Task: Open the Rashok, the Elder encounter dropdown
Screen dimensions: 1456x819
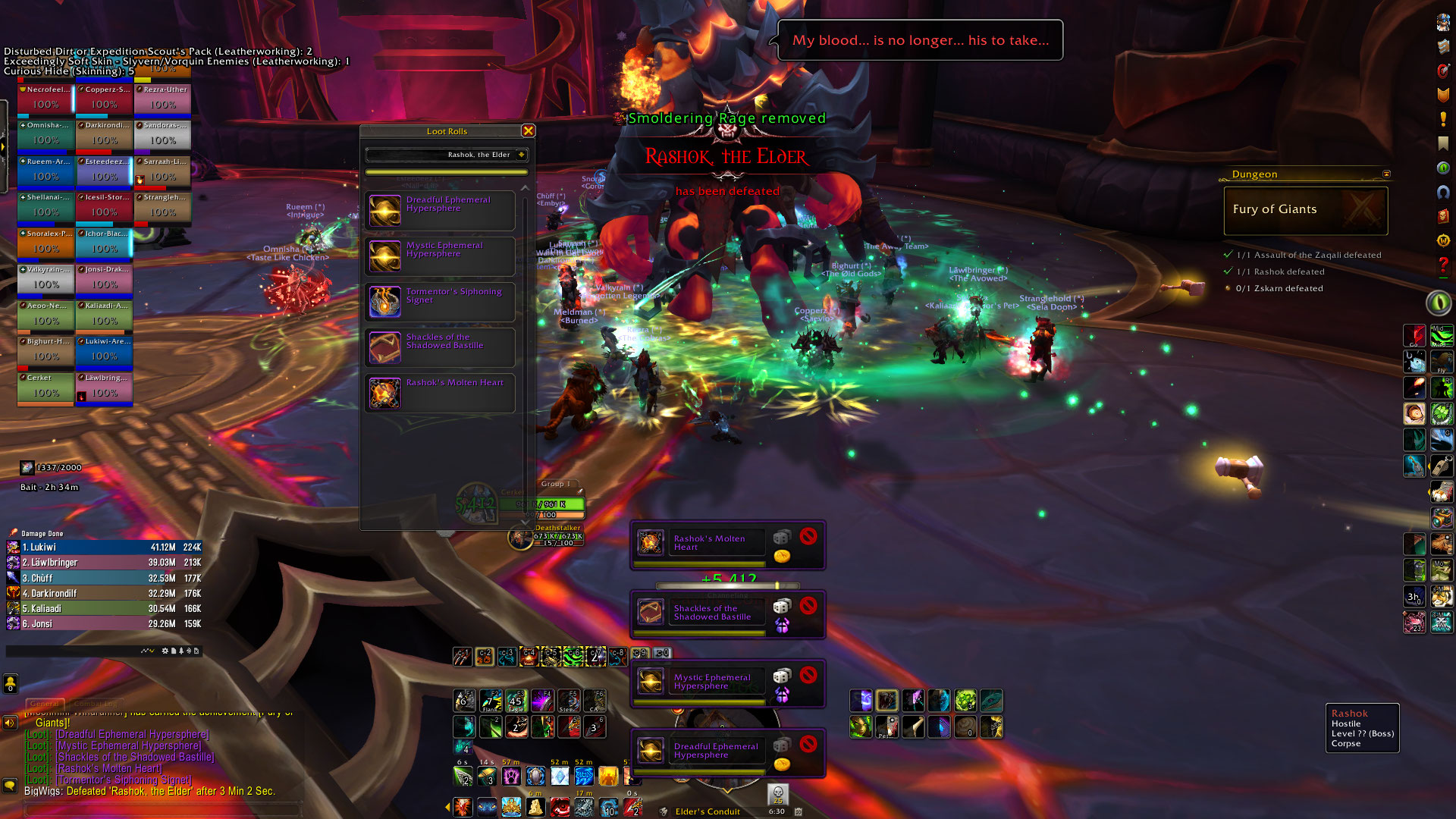Action: tap(522, 155)
